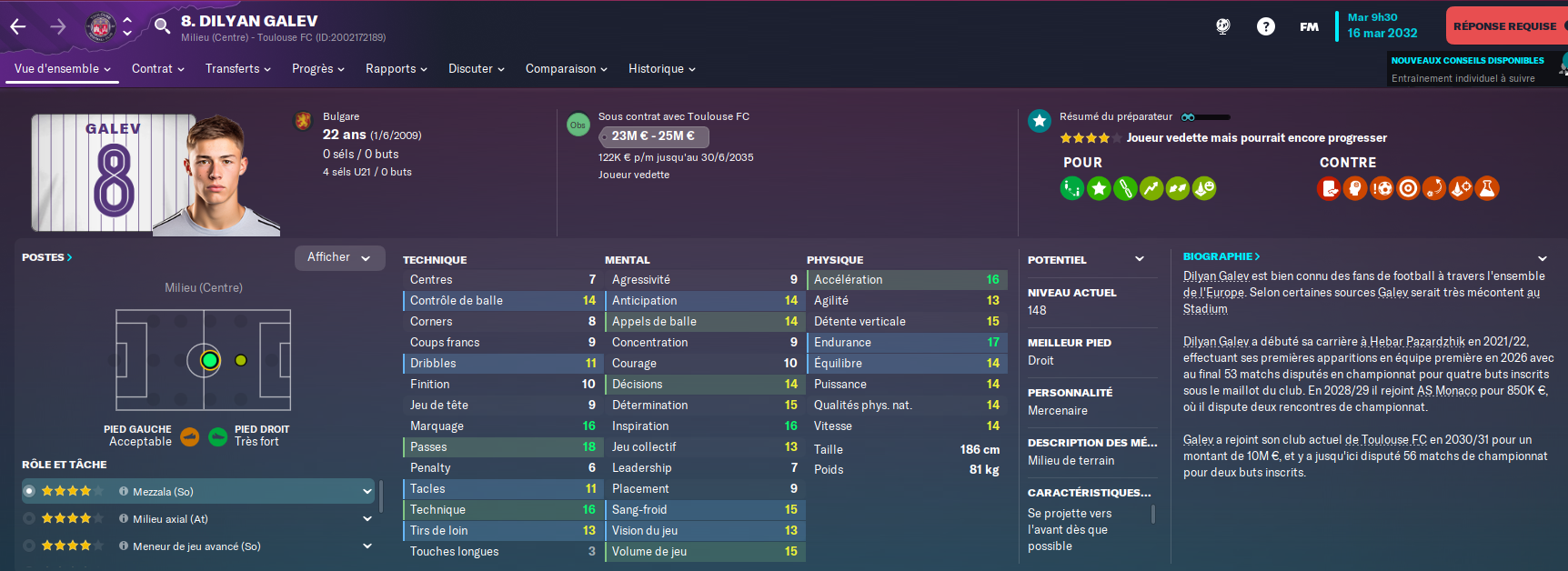1568x571 pixels.
Task: Select the Mezzala (So) role
Action: click(164, 492)
